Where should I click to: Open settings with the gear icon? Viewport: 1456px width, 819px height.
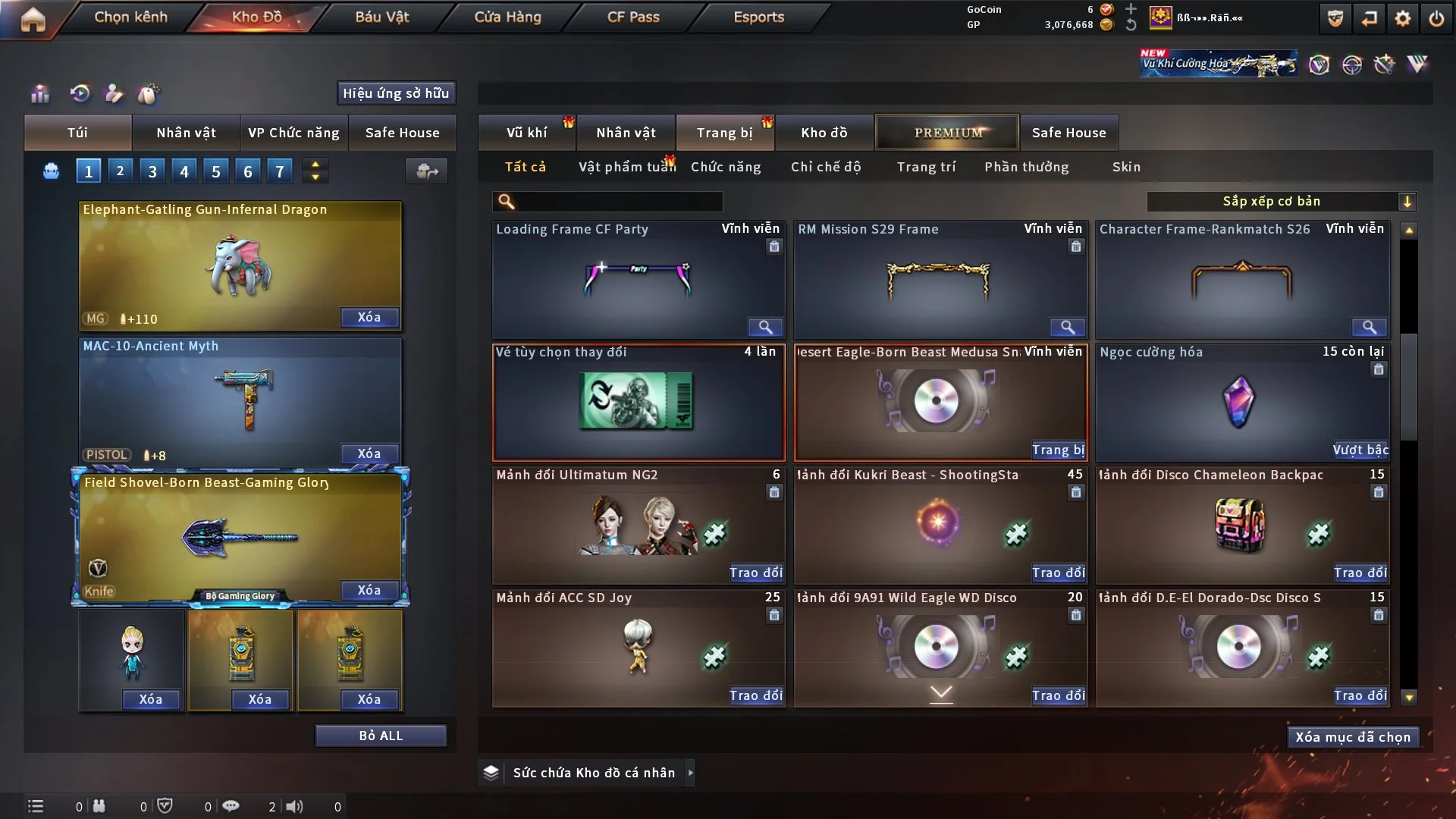coord(1402,18)
